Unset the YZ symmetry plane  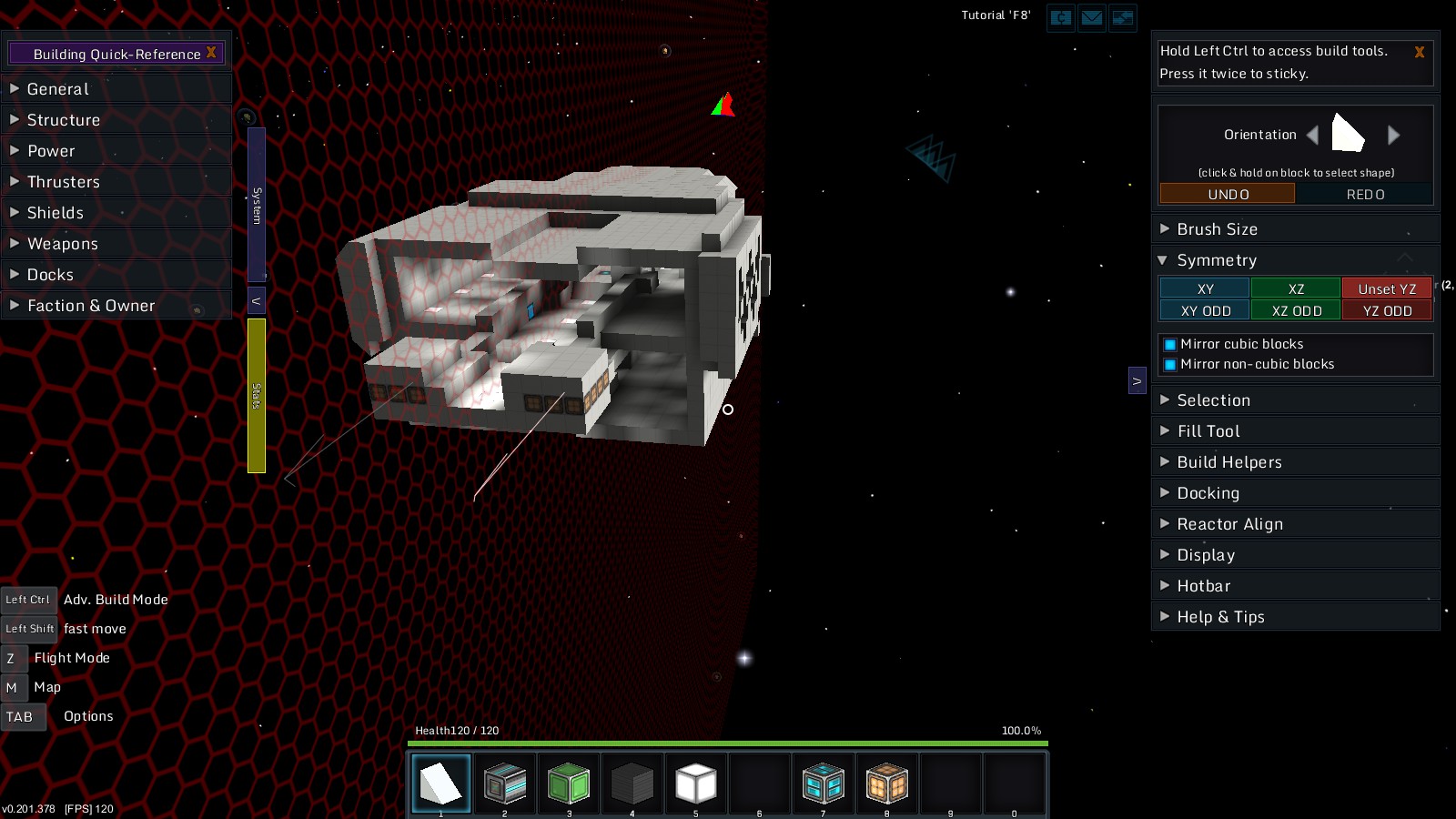pyautogui.click(x=1386, y=288)
